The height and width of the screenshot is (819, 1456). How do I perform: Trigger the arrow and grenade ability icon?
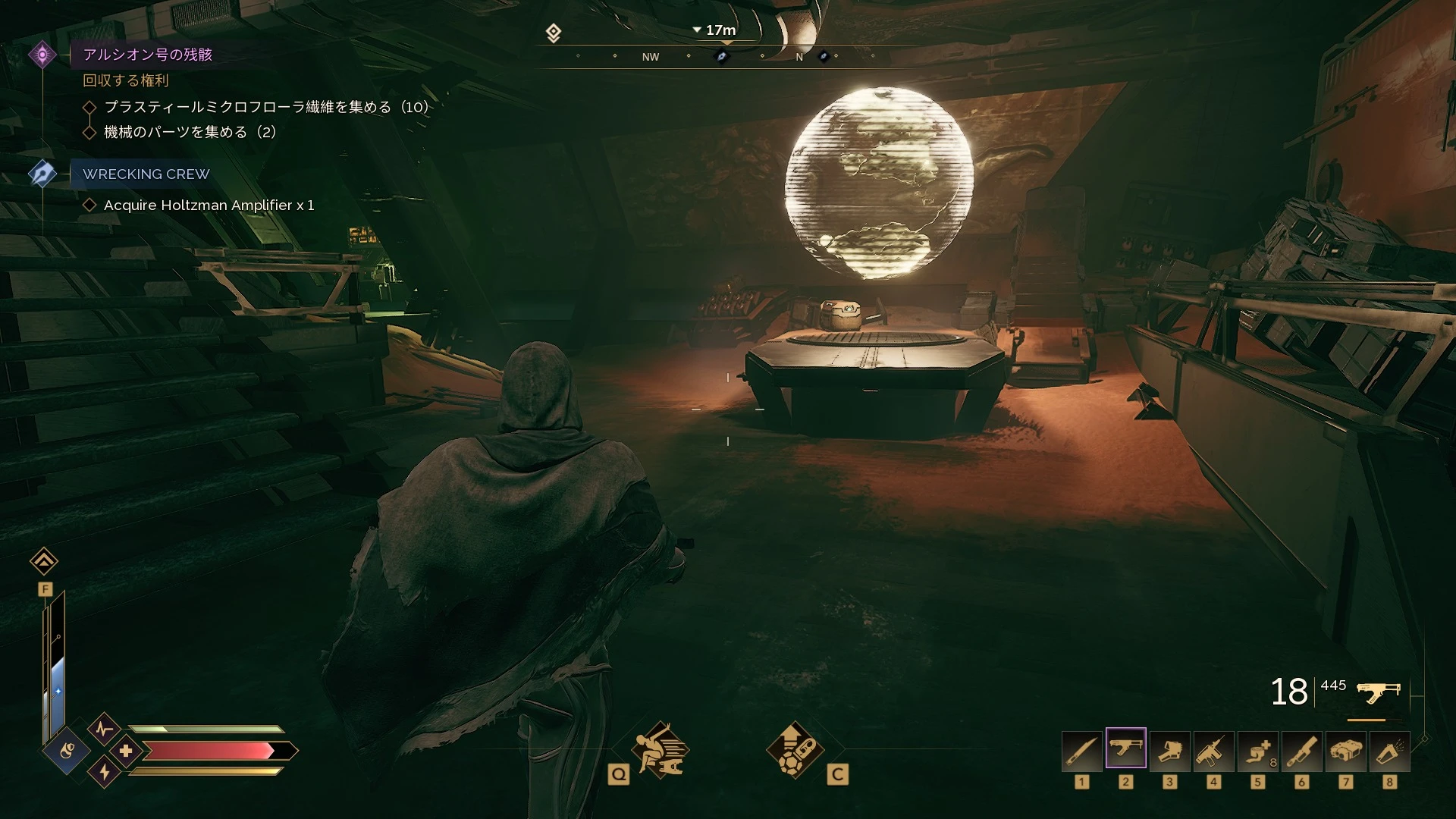(x=795, y=751)
